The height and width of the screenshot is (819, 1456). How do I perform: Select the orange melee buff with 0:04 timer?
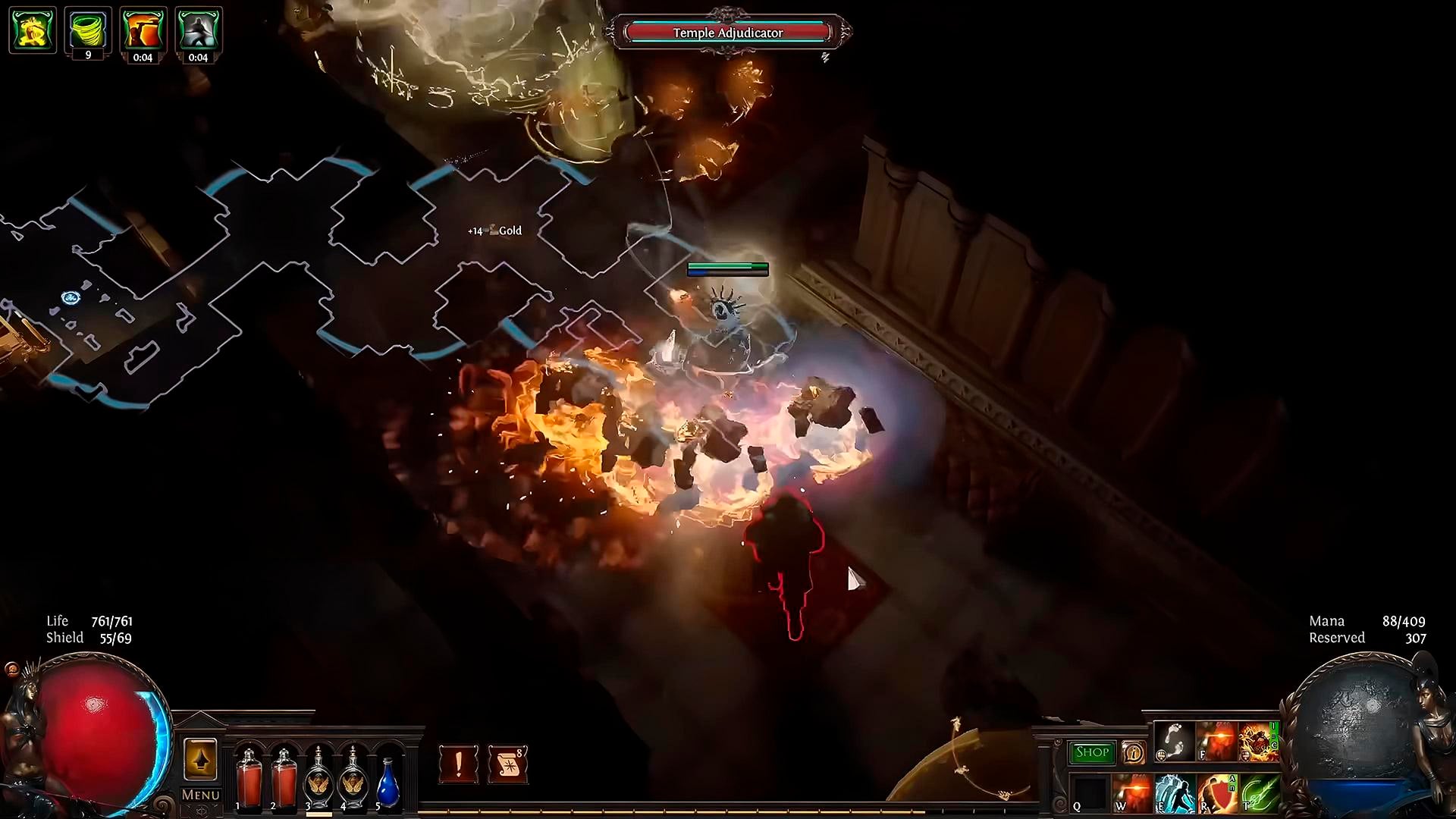[144, 29]
